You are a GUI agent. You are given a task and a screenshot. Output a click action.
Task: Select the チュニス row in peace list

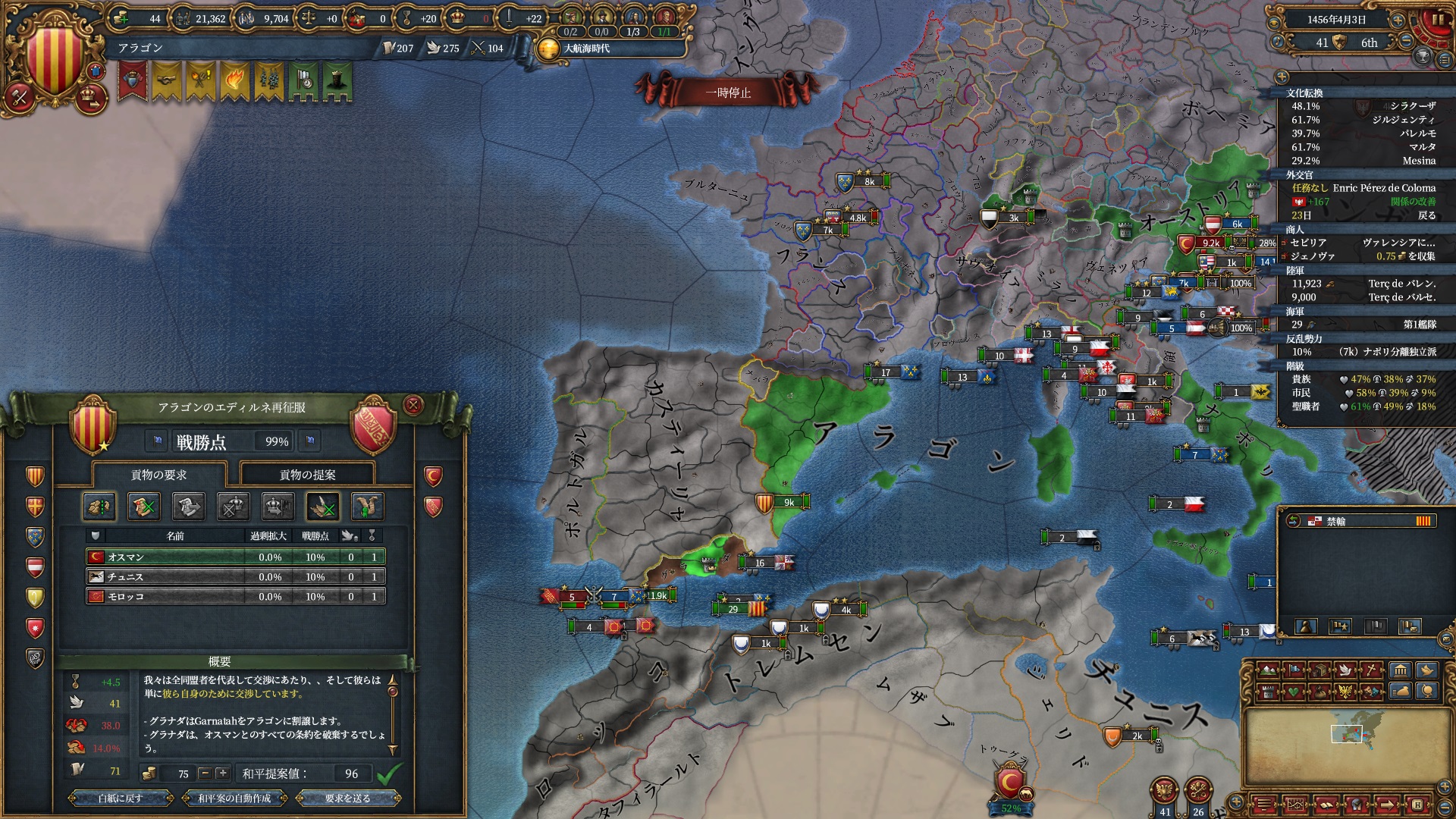tap(235, 576)
